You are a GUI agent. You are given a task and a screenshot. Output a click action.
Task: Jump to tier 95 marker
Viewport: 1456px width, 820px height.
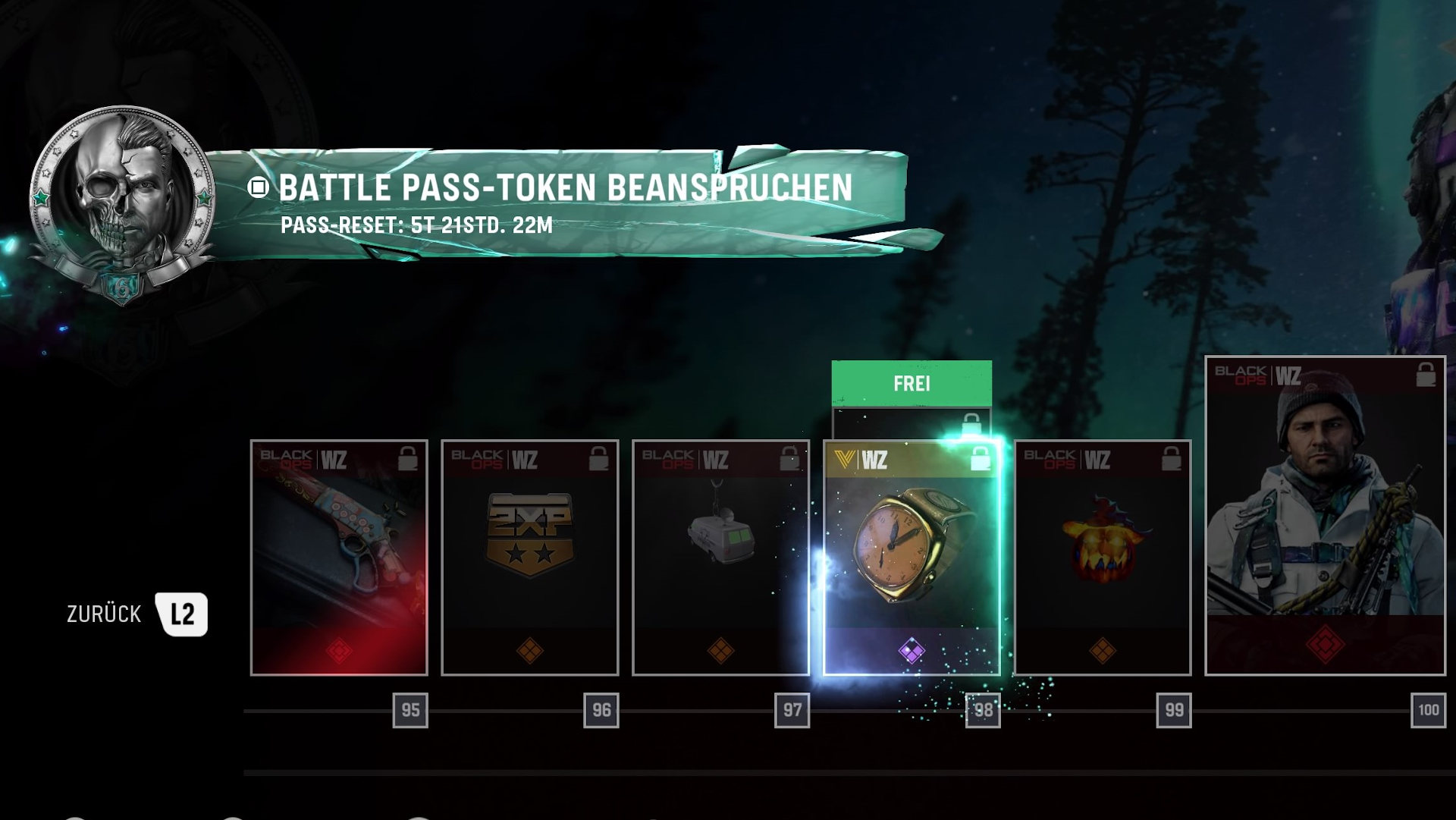(x=410, y=711)
